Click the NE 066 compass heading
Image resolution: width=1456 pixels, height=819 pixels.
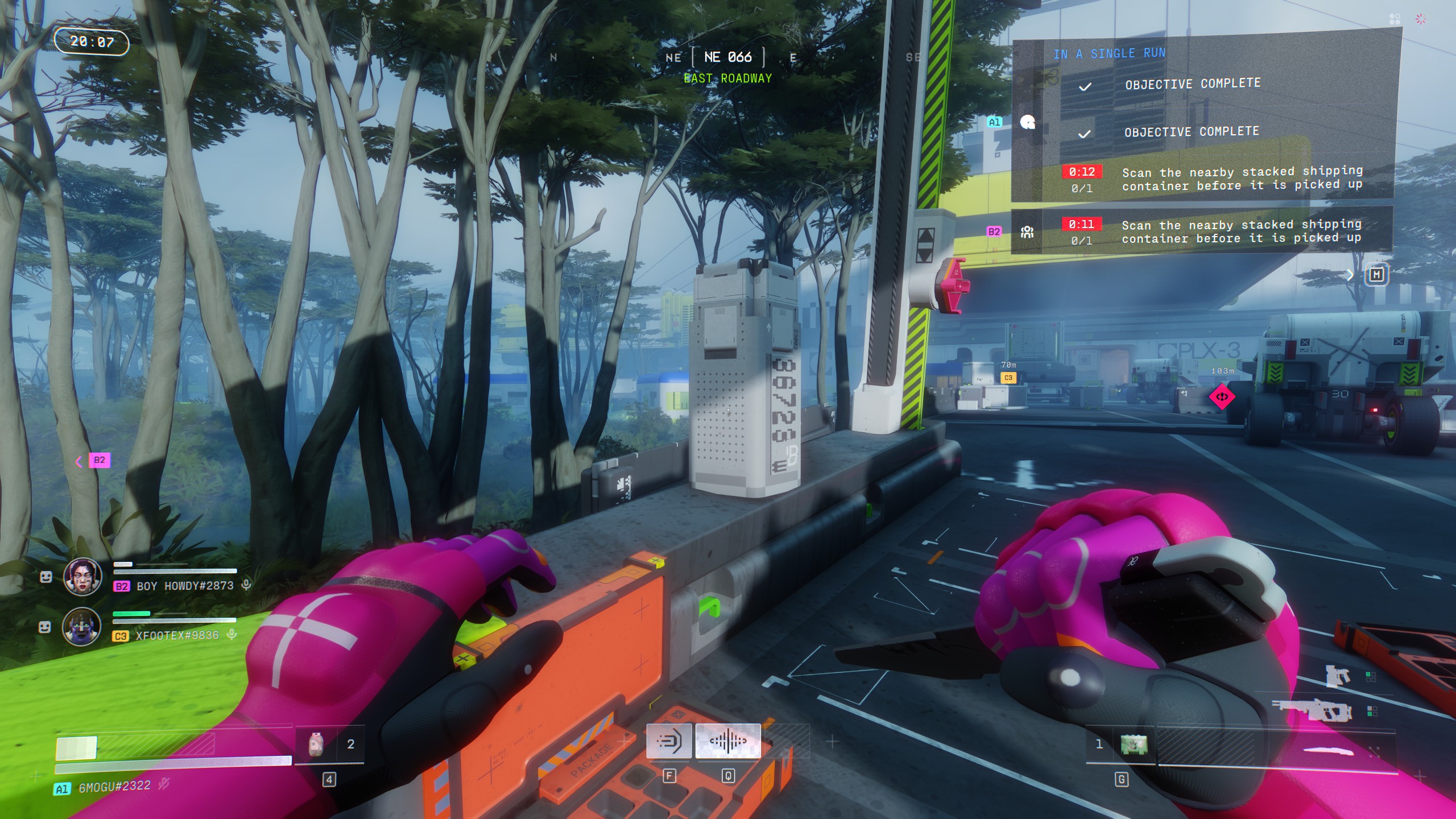(727, 57)
